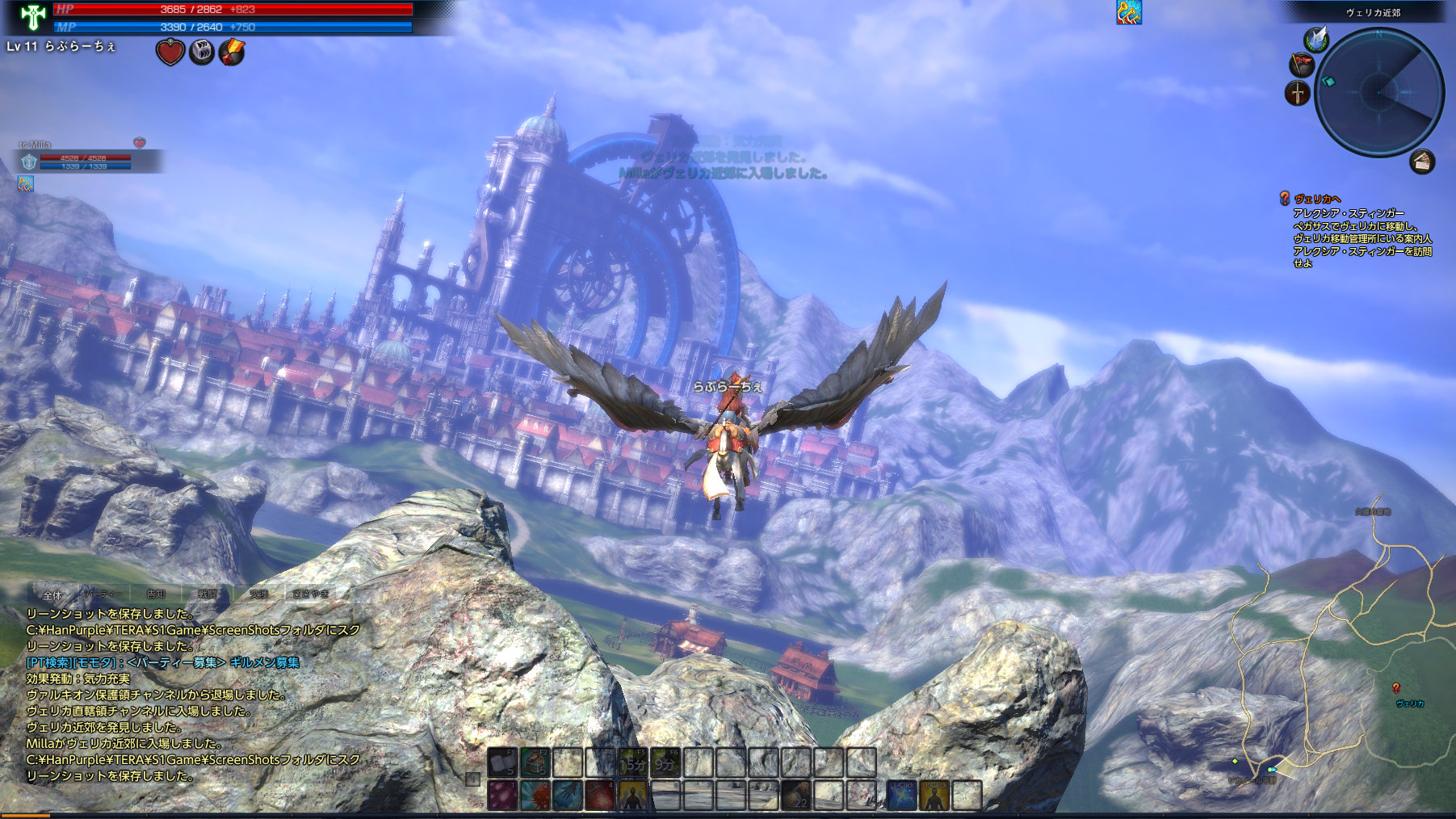This screenshot has width=1456, height=819.
Task: Switch to the 全体 chat tab
Action: coord(52,594)
